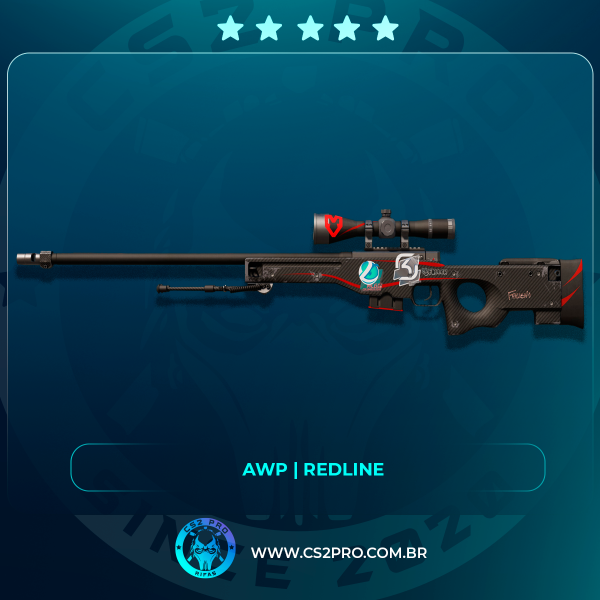Open the www.cs2pro.com.br website link
Viewport: 600px width, 600px height.
coord(339,553)
